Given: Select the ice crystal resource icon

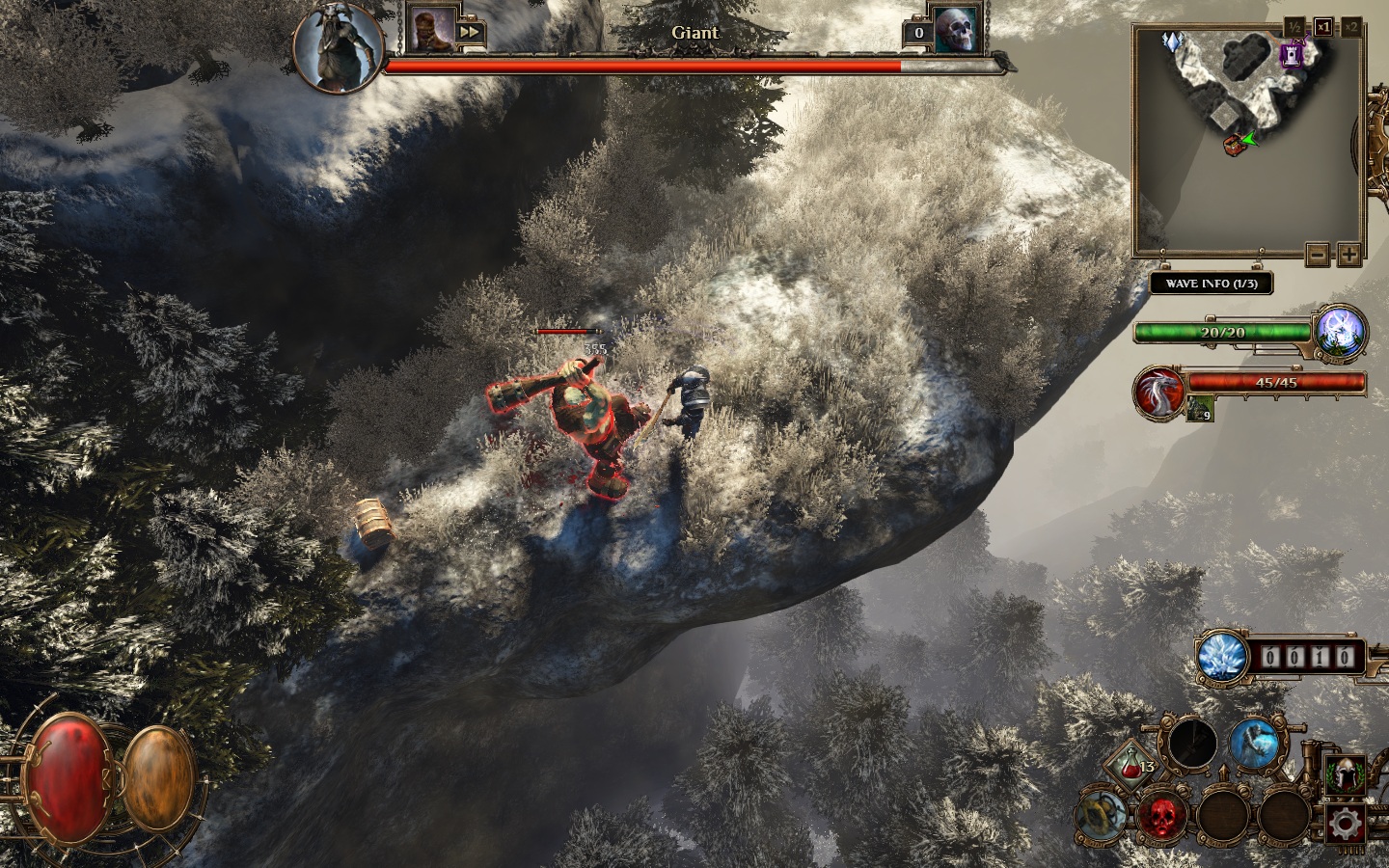Looking at the screenshot, I should (x=1223, y=659).
